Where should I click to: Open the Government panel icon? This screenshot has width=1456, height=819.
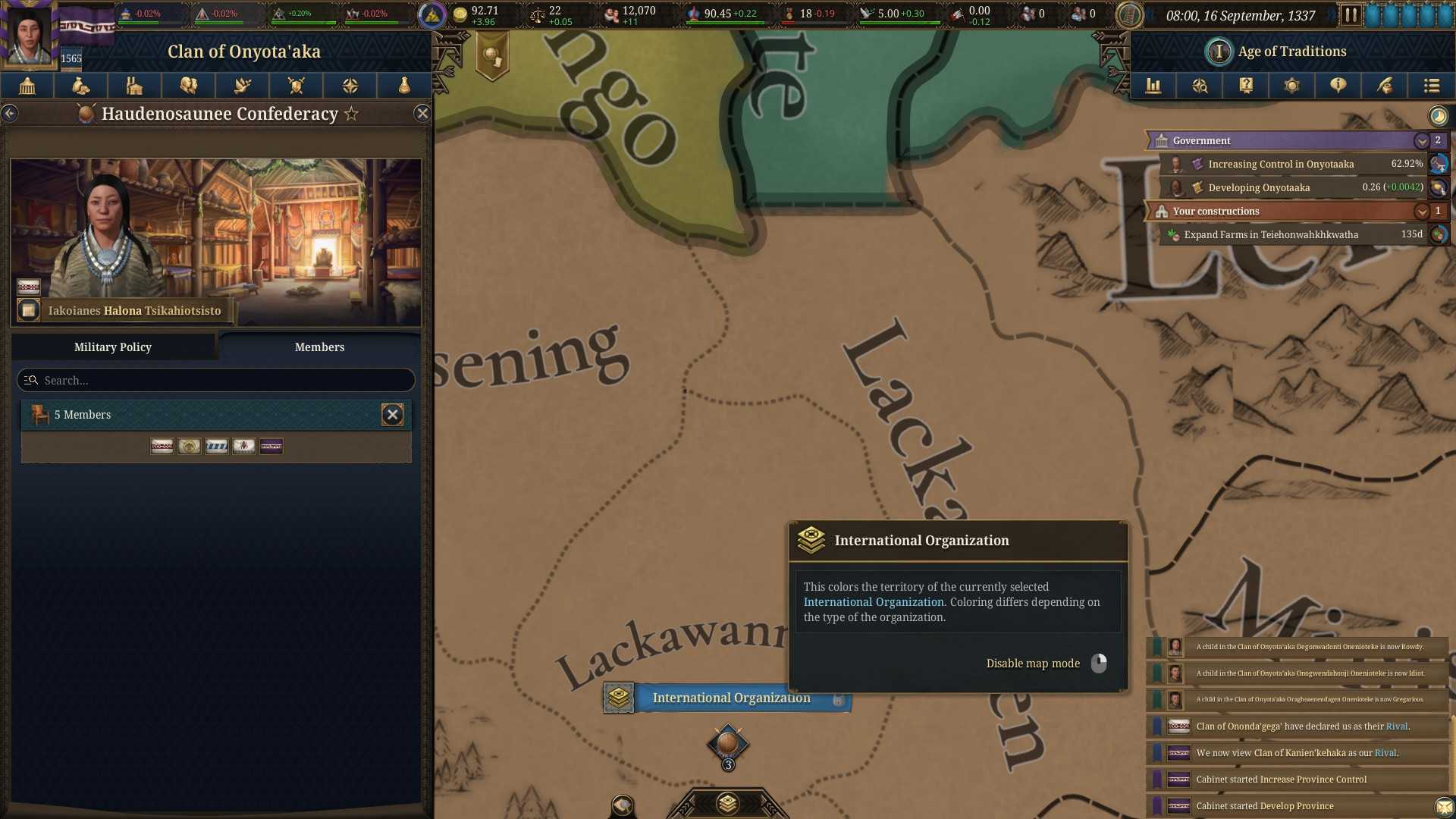[x=27, y=86]
